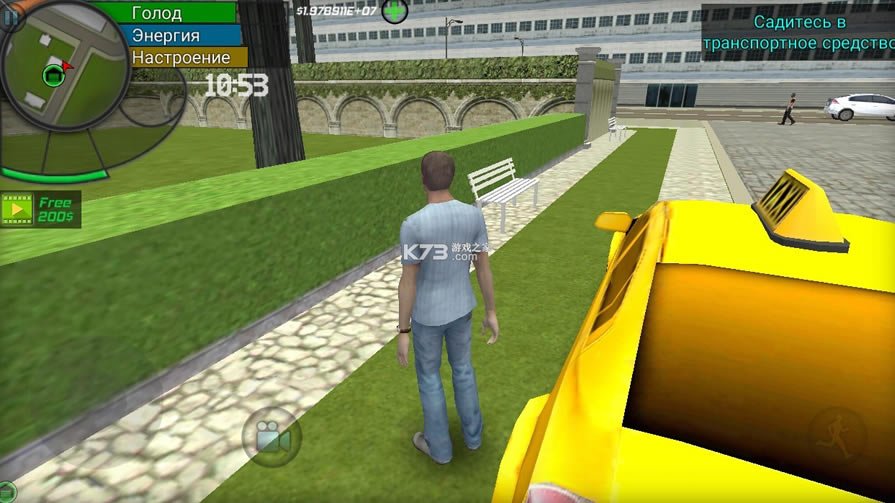The image size is (895, 503).
Task: Watch the Free 200$ video ad
Action: tap(41, 209)
